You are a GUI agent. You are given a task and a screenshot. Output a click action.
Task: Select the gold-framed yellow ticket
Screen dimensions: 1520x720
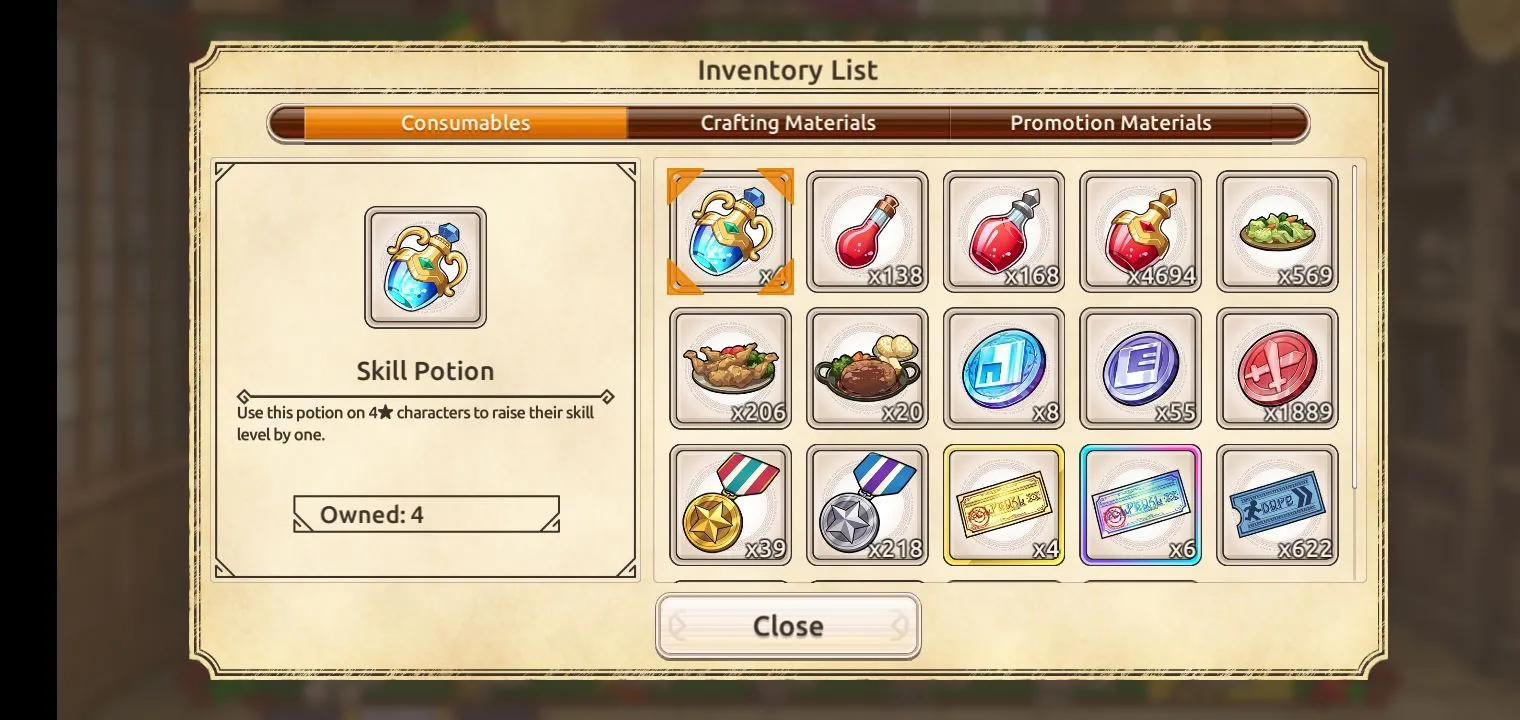pos(1004,505)
